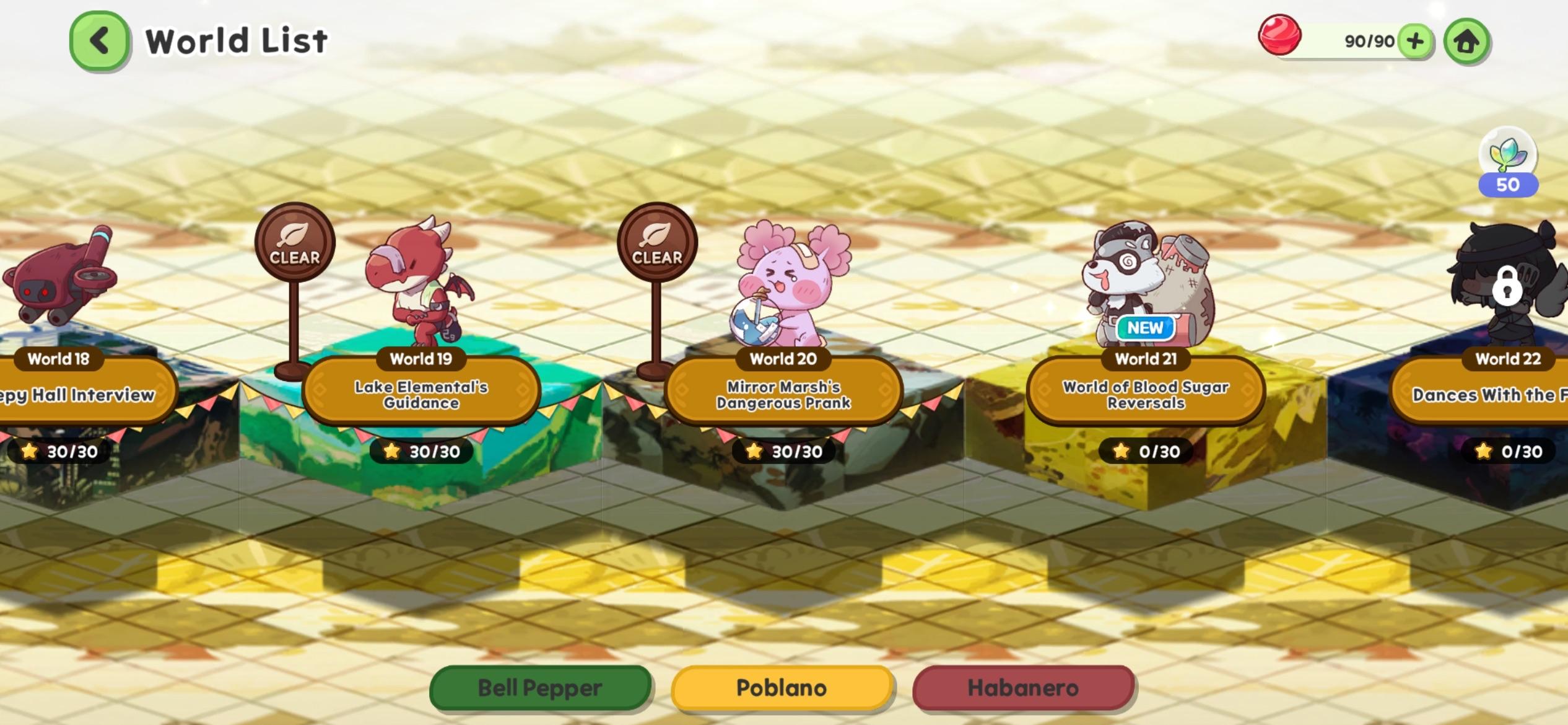Tap the plus button to refill energy
1568x725 pixels.
(x=1415, y=42)
